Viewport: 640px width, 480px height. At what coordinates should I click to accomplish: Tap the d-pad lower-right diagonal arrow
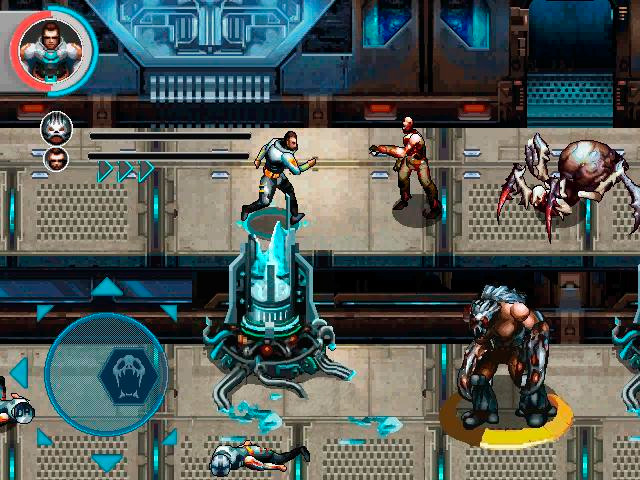tap(169, 437)
